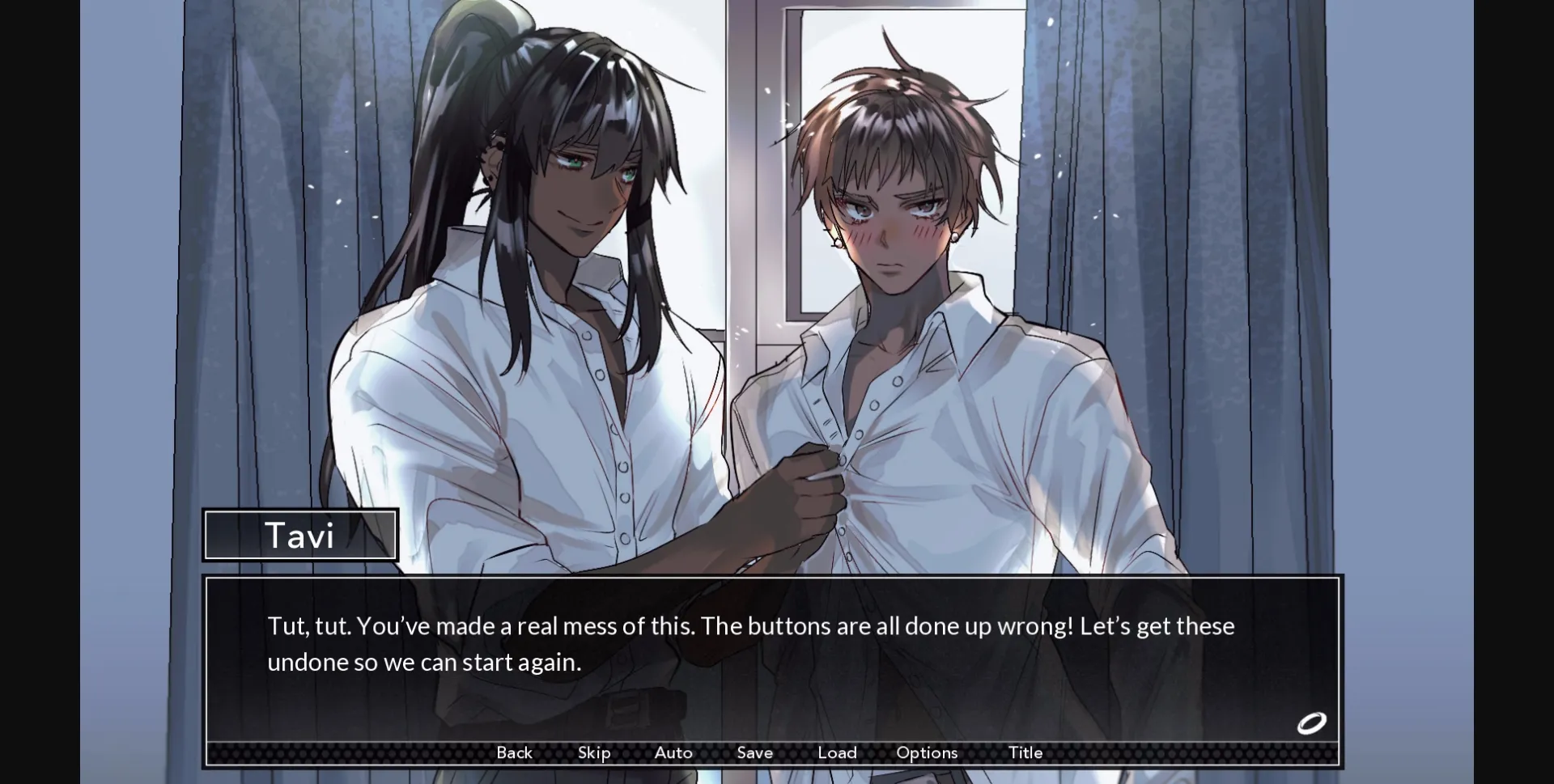The width and height of the screenshot is (1554, 784).
Task: Click Auto in the bottom menu bar
Action: click(x=673, y=752)
